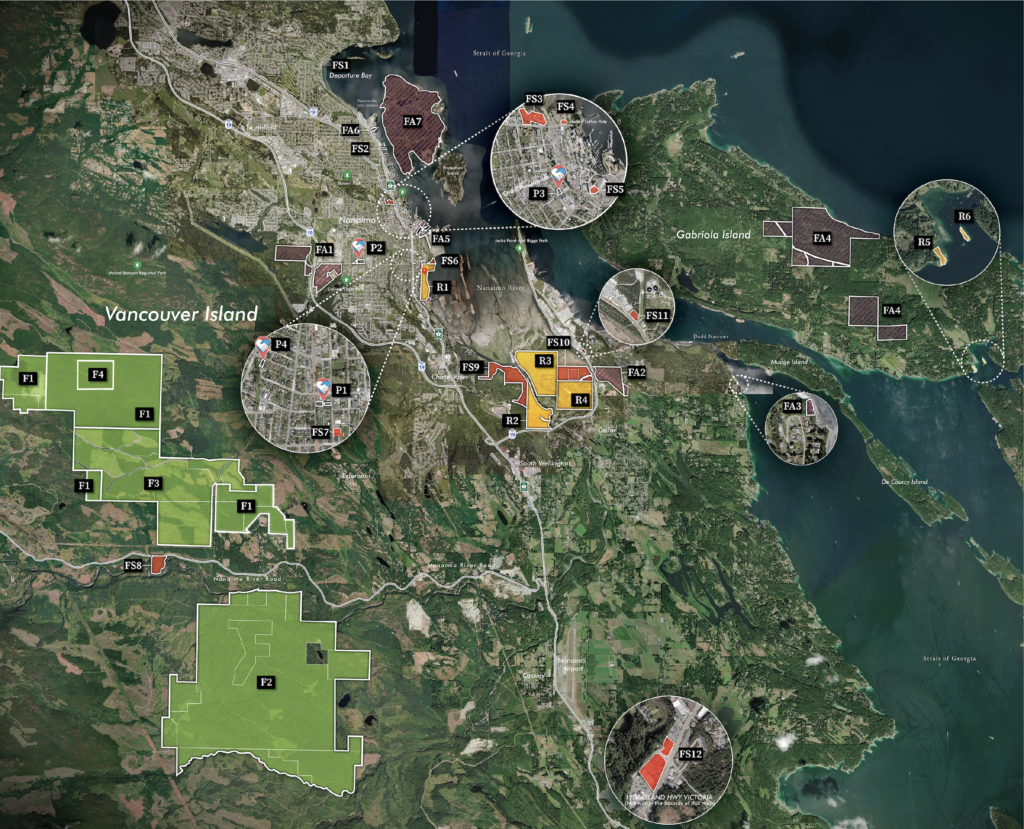Screen dimensions: 1024x829
Task: Select the F2 forest area label
Action: tap(266, 682)
